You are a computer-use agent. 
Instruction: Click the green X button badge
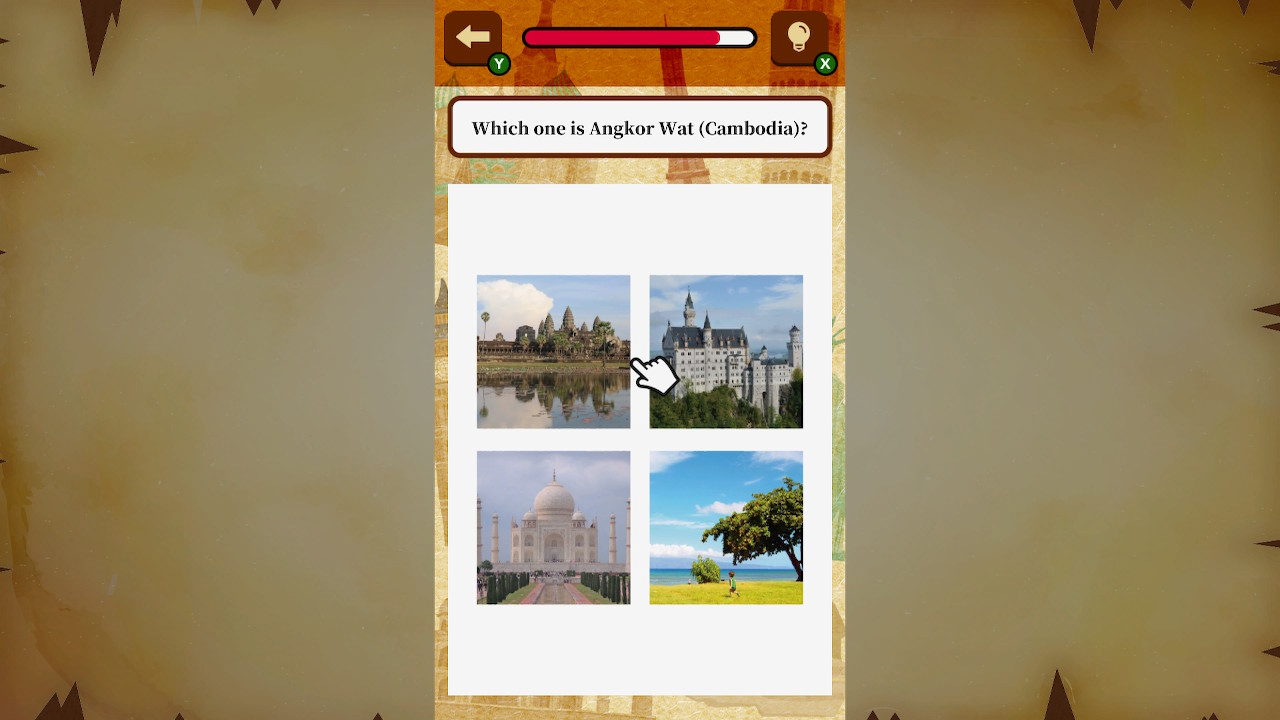824,62
